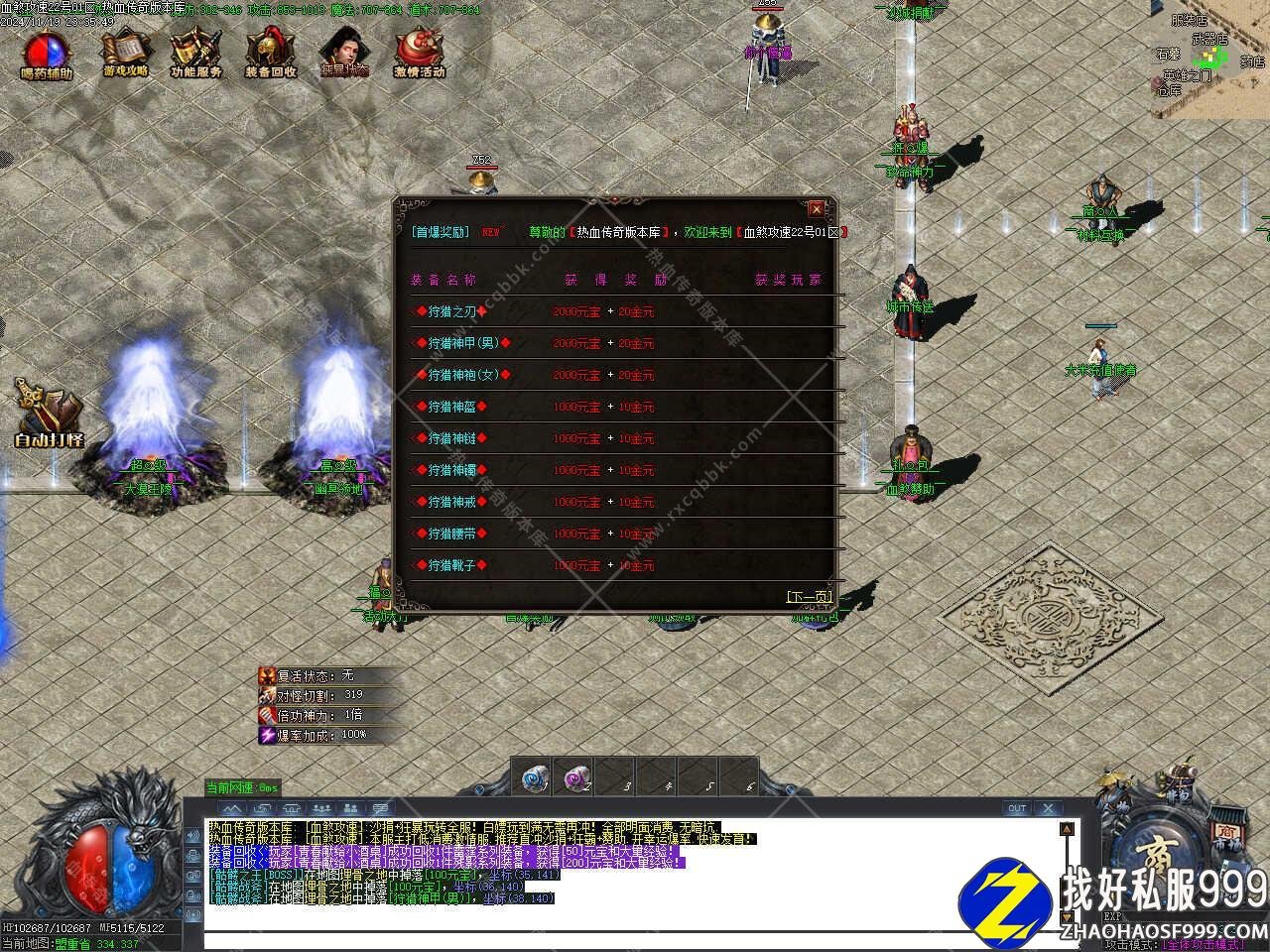Open the 狂暴状态 portrait icon

pyautogui.click(x=344, y=52)
